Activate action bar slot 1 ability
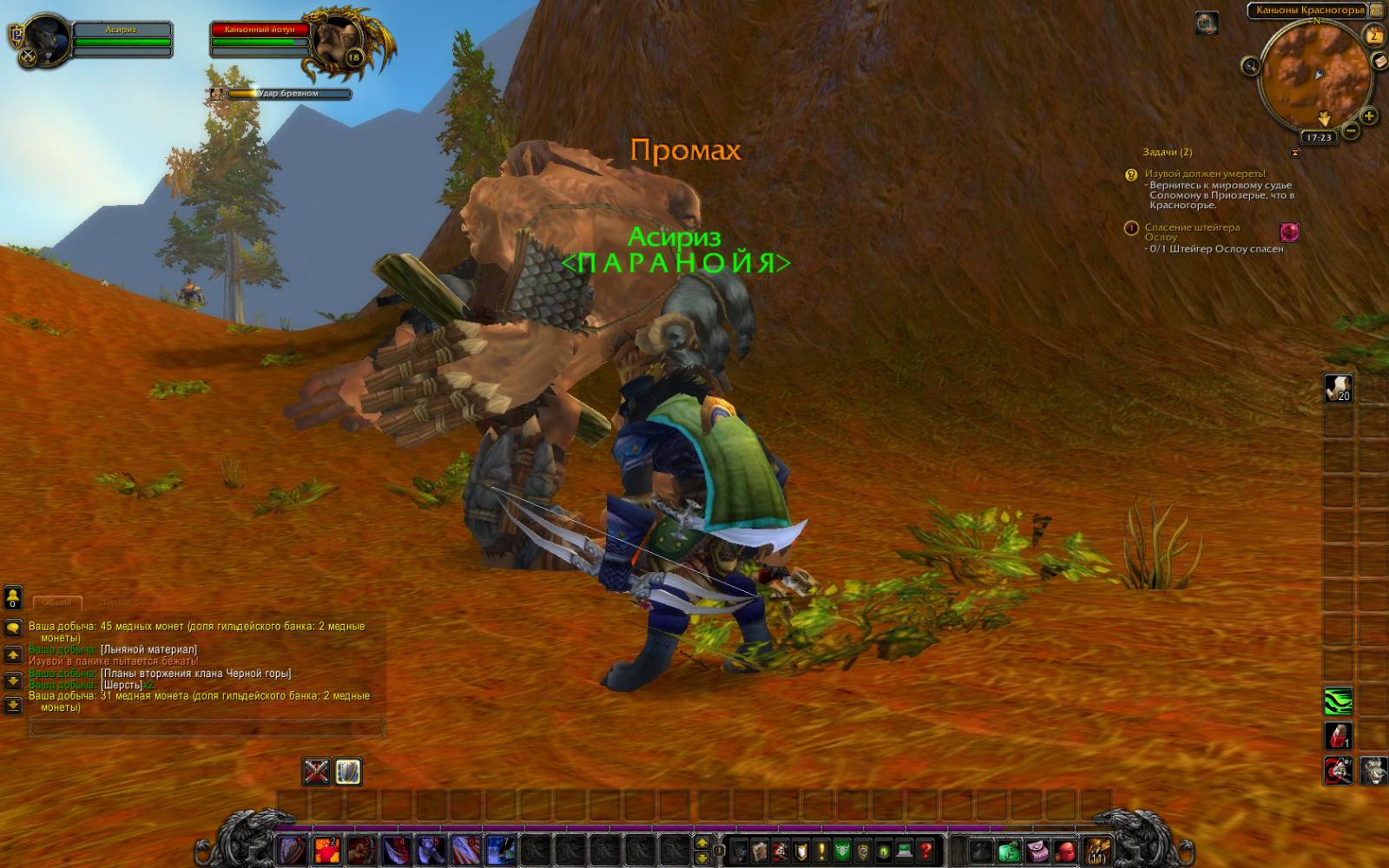Viewport: 1389px width, 868px height. pos(293,850)
